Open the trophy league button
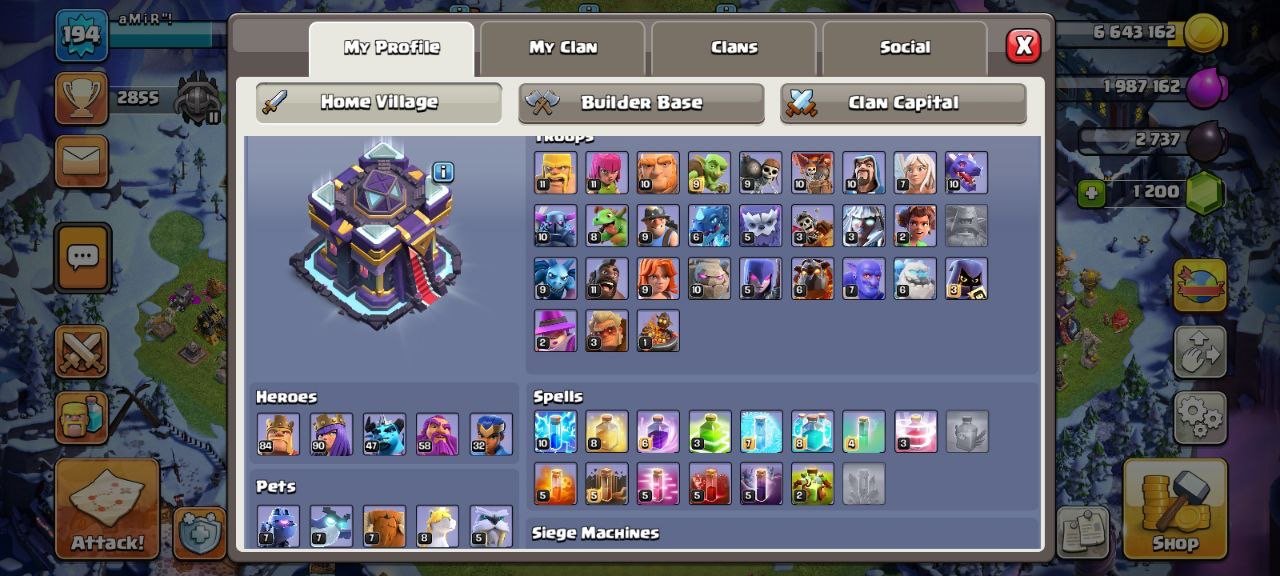This screenshot has width=1280, height=576. 82,98
